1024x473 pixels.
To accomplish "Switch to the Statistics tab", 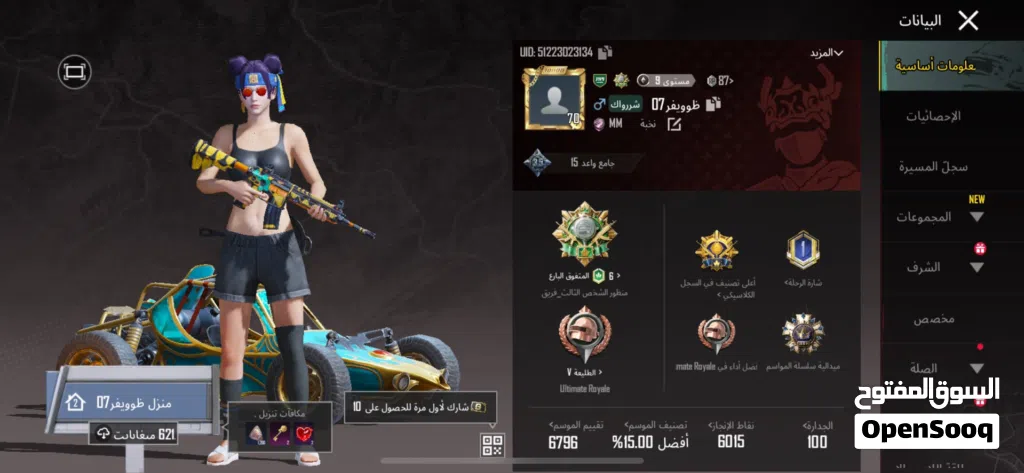I will pyautogui.click(x=932, y=116).
